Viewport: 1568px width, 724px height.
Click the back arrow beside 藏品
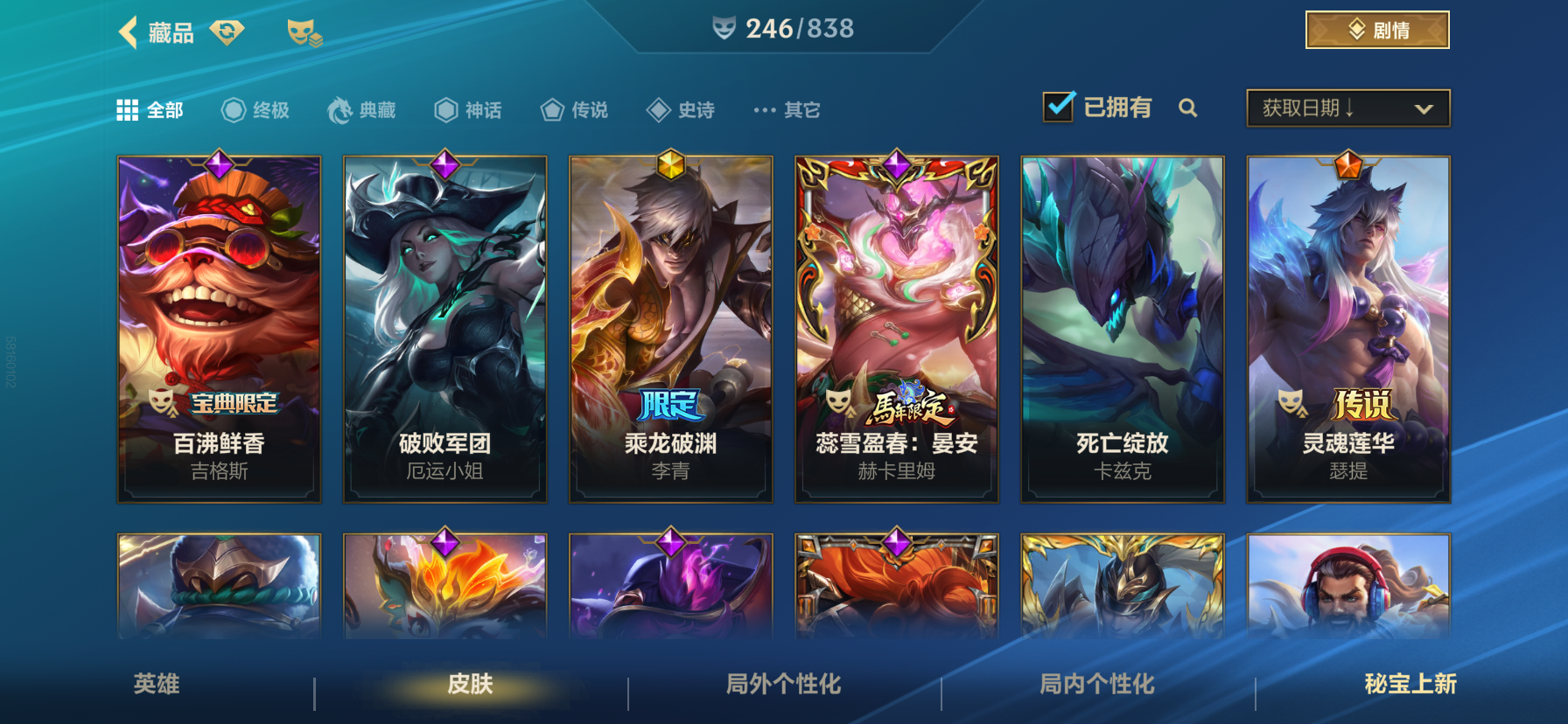pyautogui.click(x=128, y=31)
